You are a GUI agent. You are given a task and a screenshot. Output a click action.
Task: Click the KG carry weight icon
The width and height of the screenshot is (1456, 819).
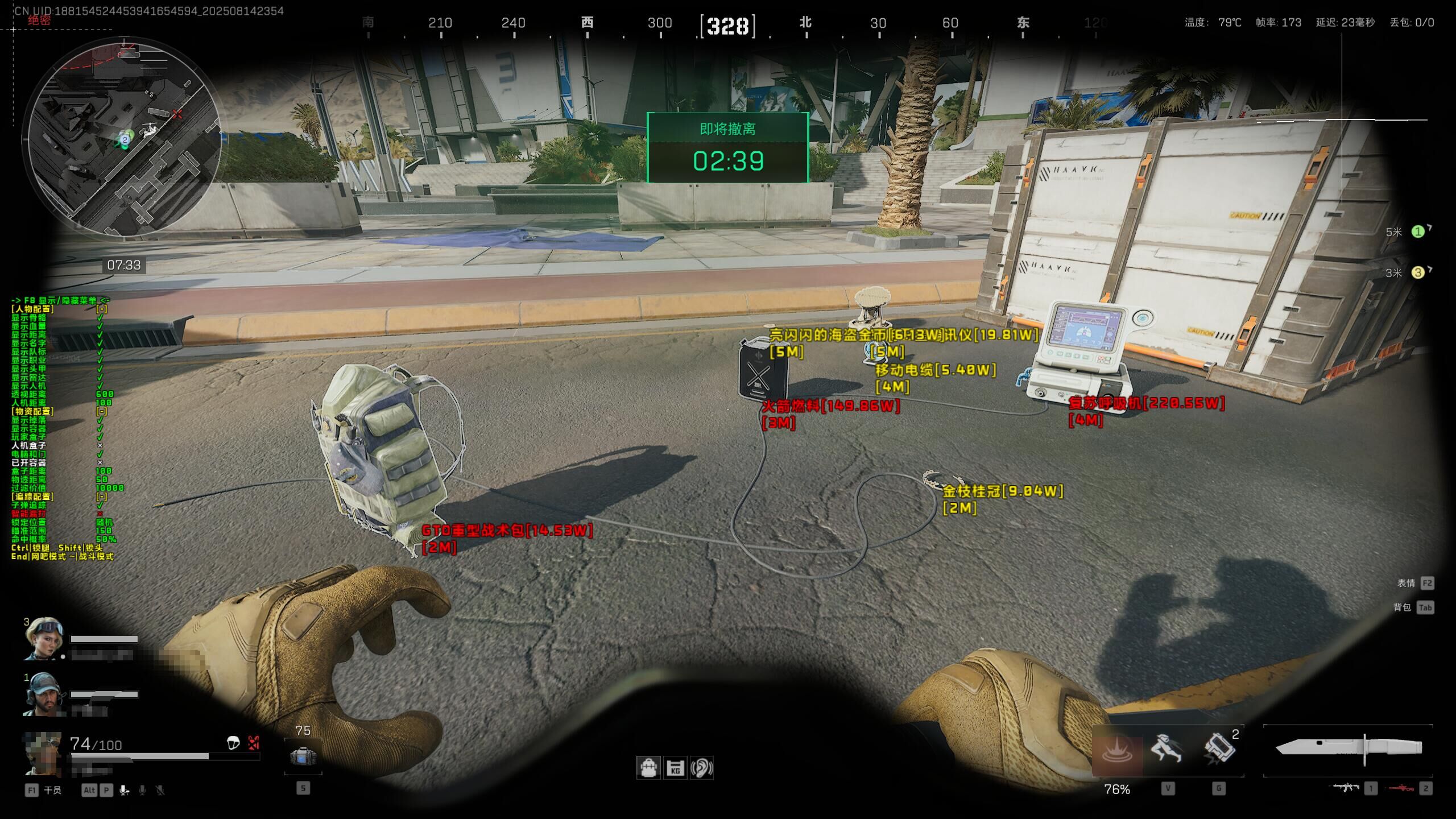pyautogui.click(x=675, y=768)
